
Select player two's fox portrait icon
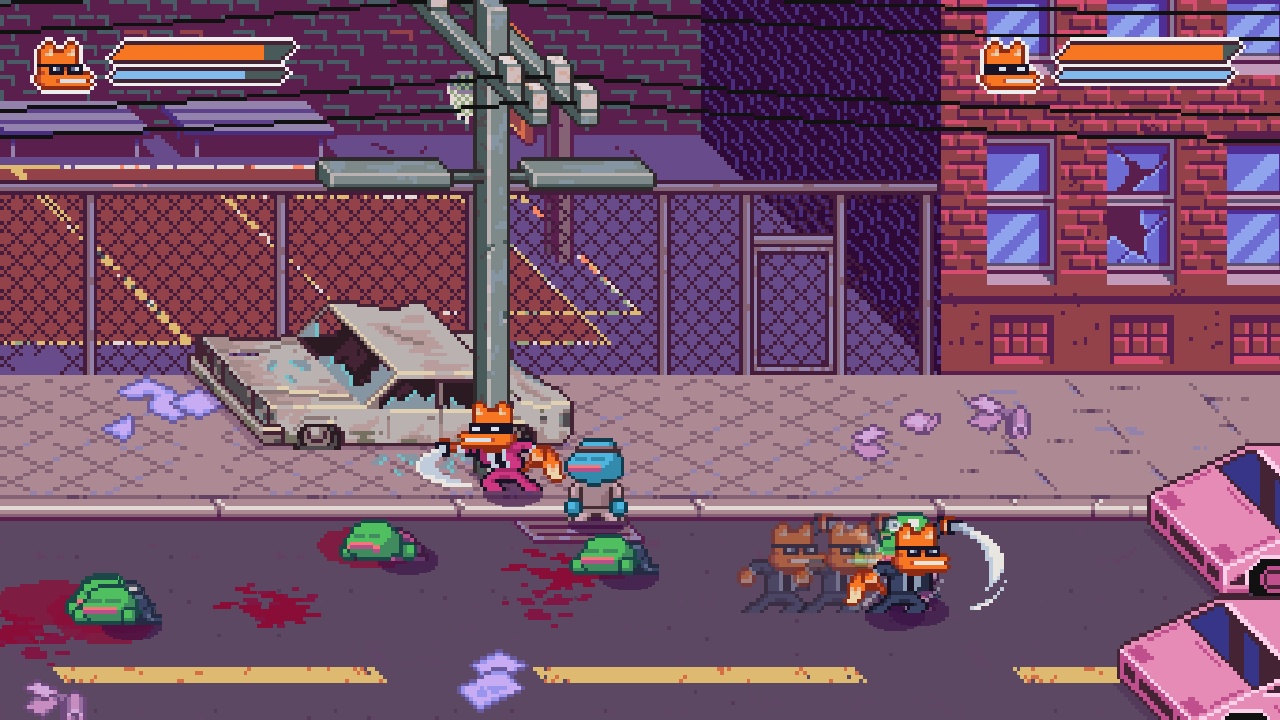[1008, 66]
